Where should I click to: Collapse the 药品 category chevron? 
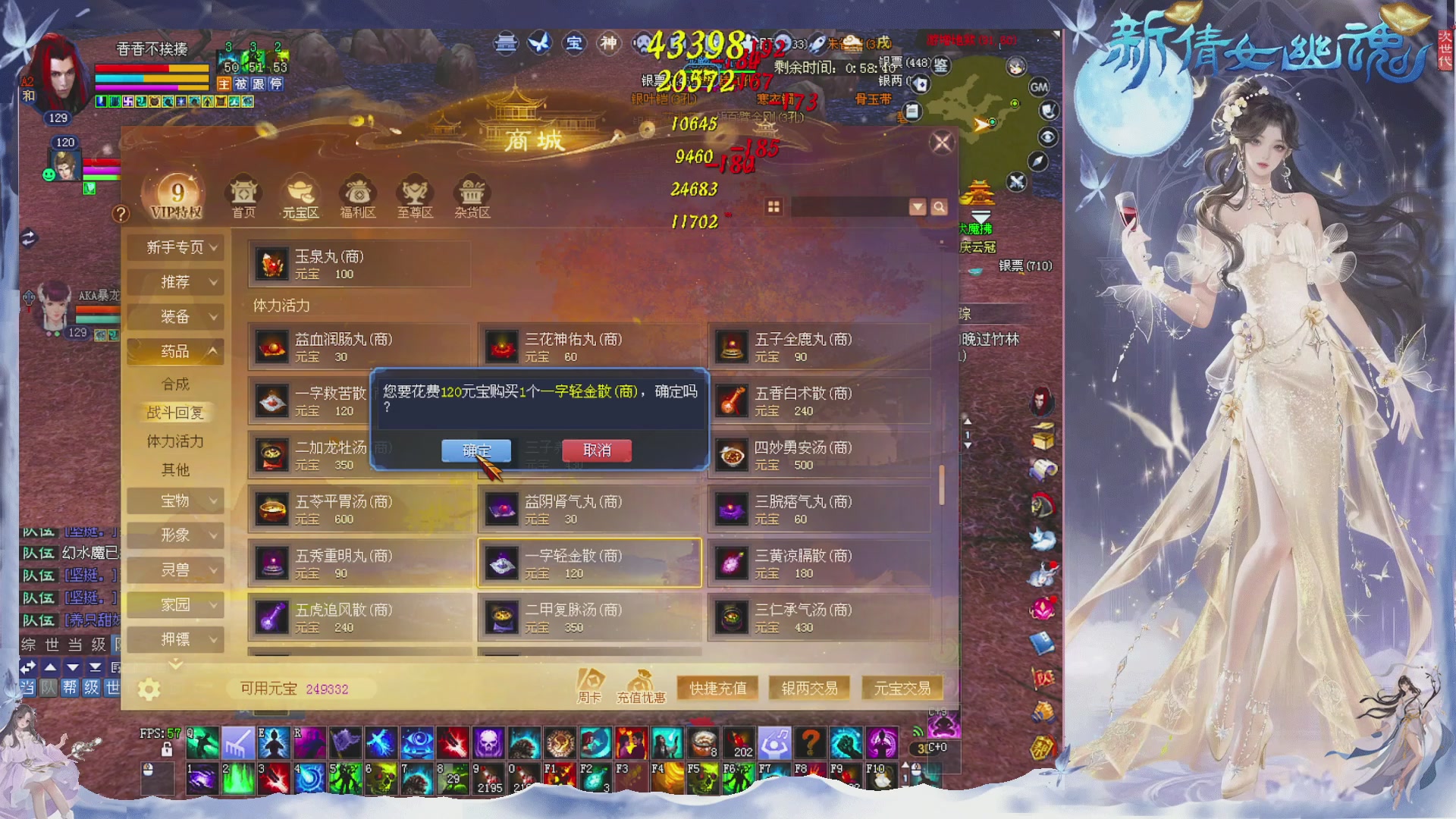coord(213,351)
